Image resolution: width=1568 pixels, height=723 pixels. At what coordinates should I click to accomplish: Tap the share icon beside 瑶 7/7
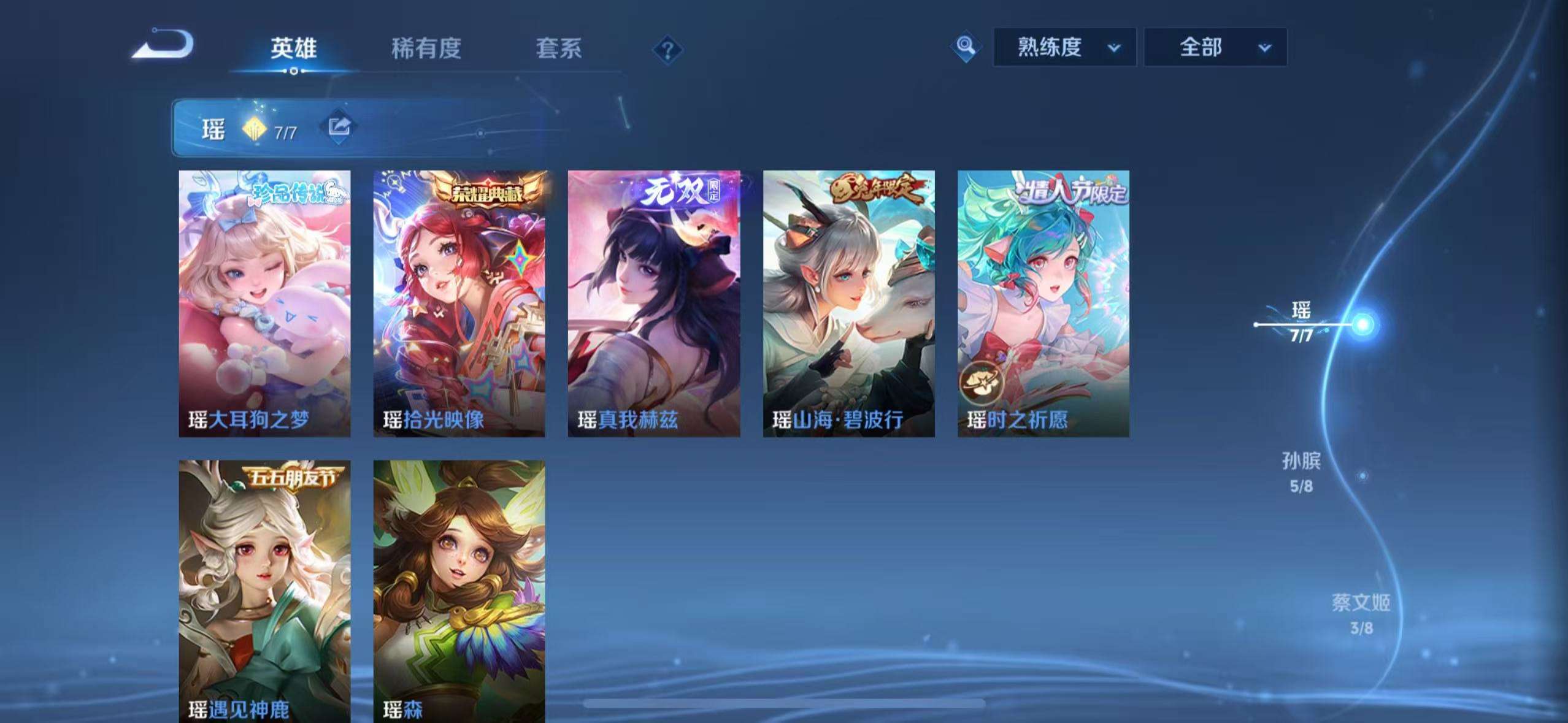tap(339, 127)
